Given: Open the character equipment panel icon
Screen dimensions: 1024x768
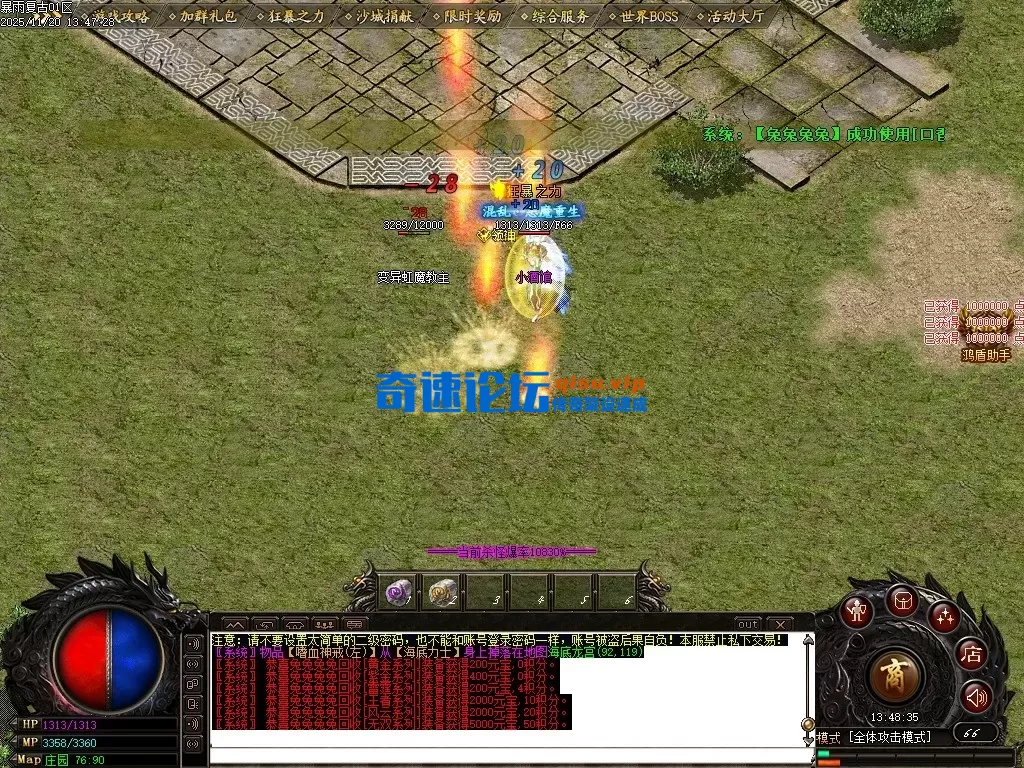Looking at the screenshot, I should pyautogui.click(x=856, y=611).
